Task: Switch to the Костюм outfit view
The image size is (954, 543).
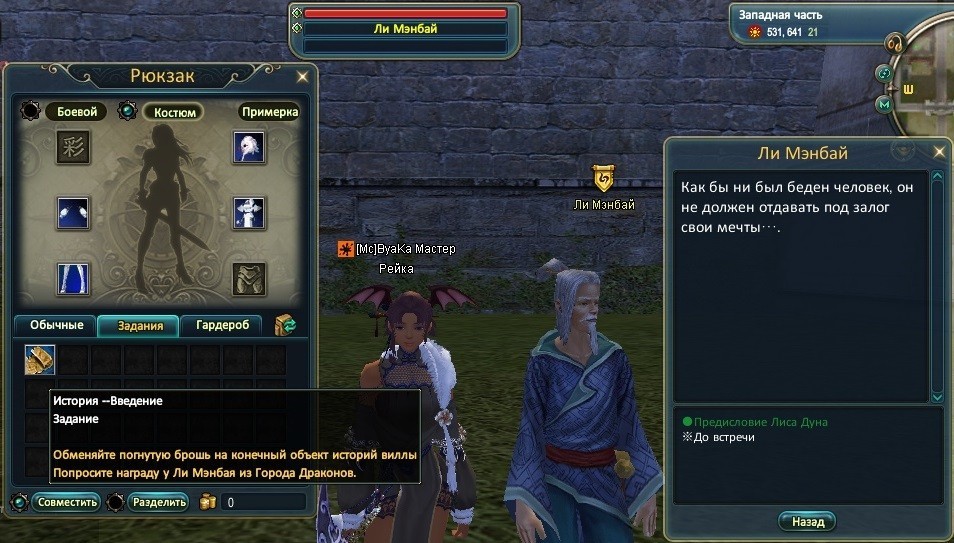Action: pyautogui.click(x=172, y=111)
